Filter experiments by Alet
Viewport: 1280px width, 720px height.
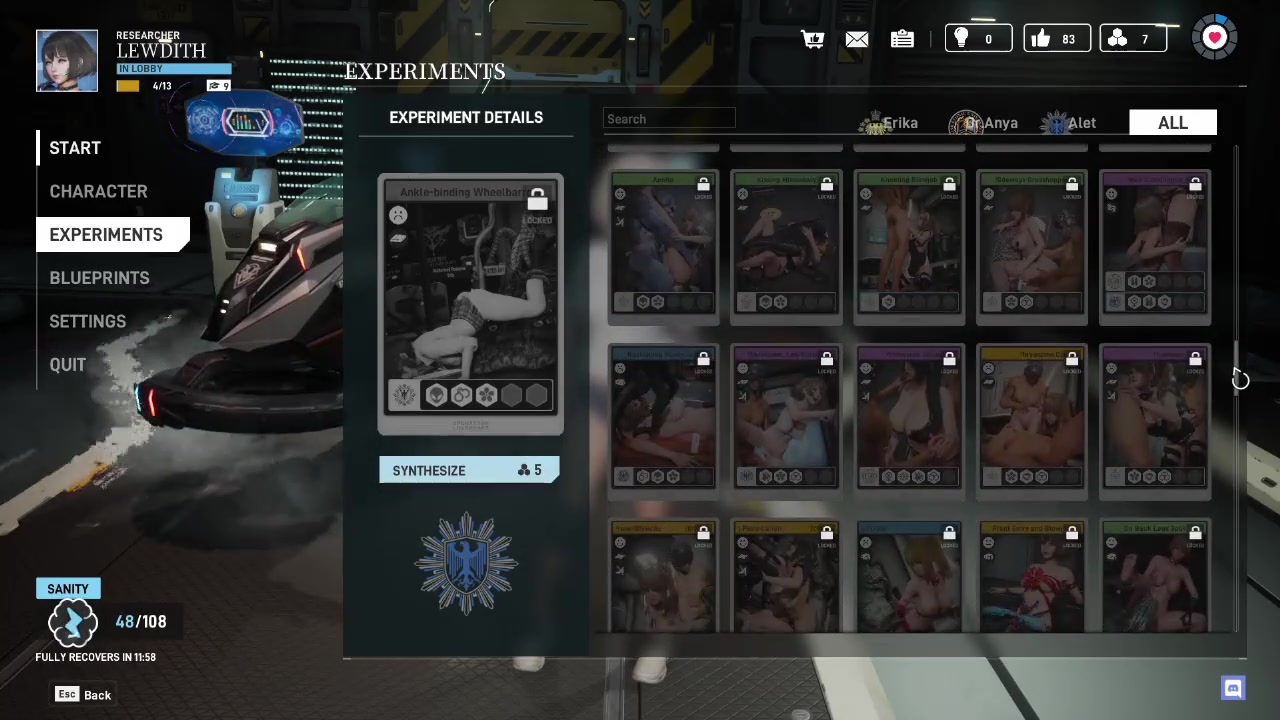1071,123
